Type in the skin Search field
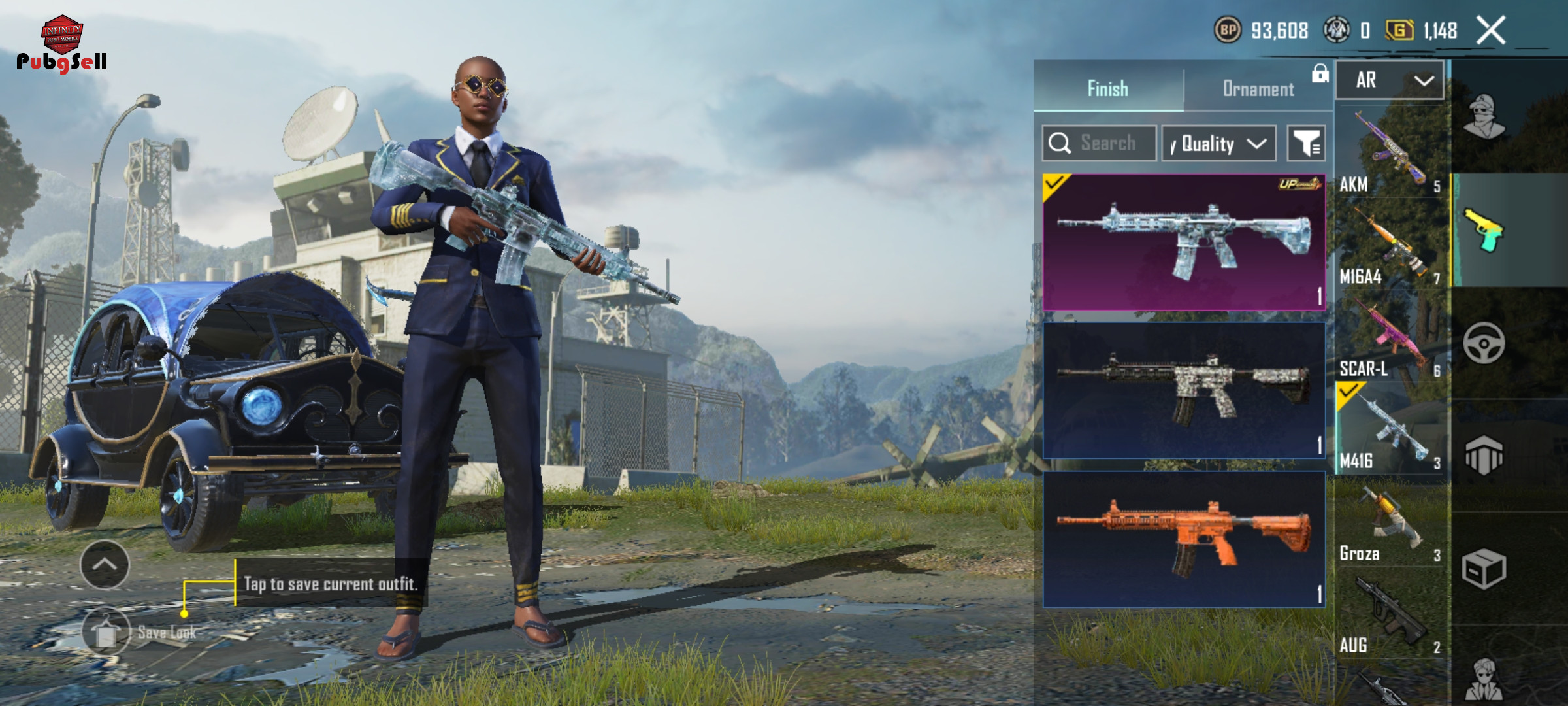Image resolution: width=1568 pixels, height=706 pixels. [x=1107, y=143]
